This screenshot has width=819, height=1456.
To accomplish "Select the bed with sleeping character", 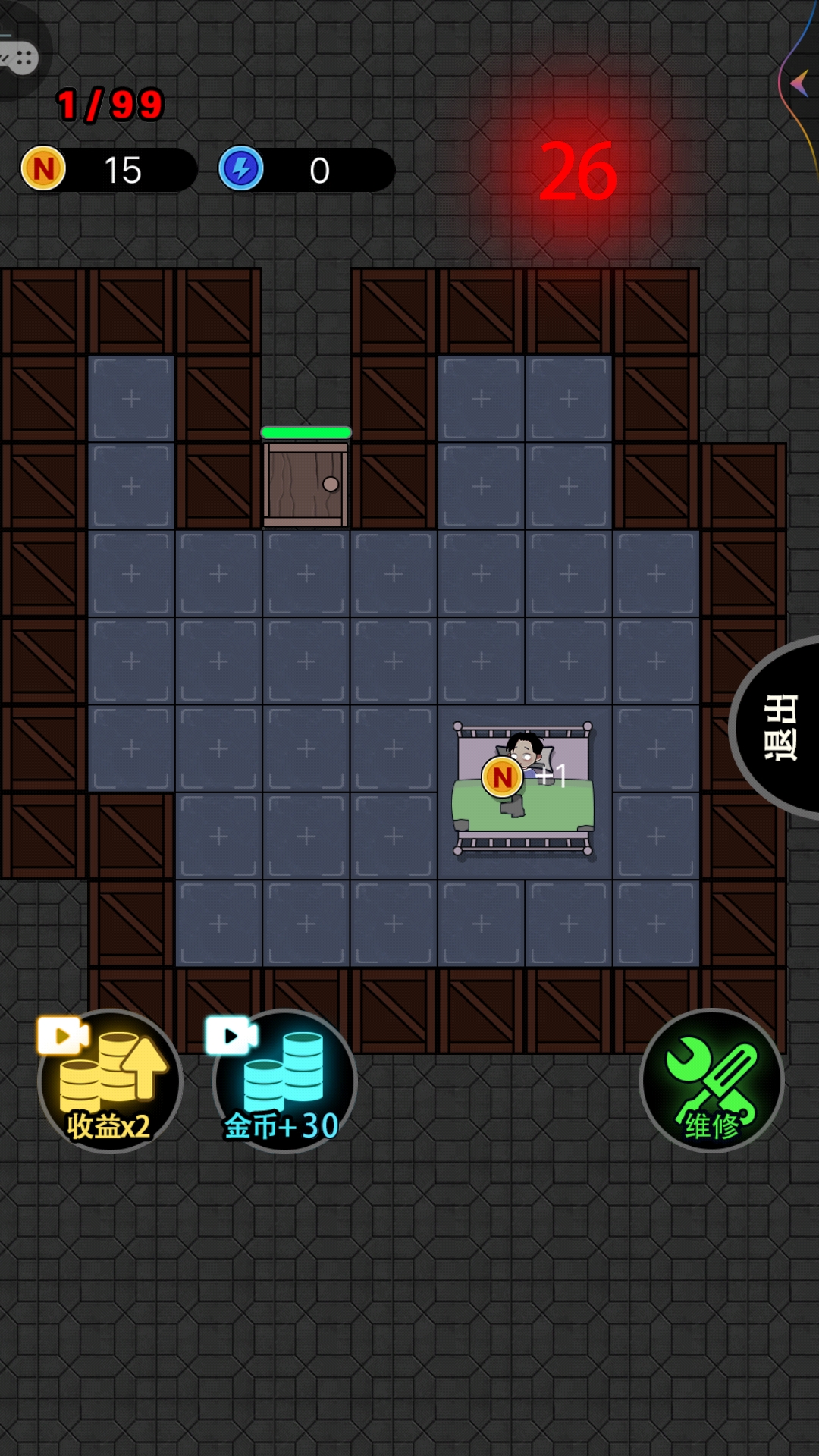I will click(523, 789).
